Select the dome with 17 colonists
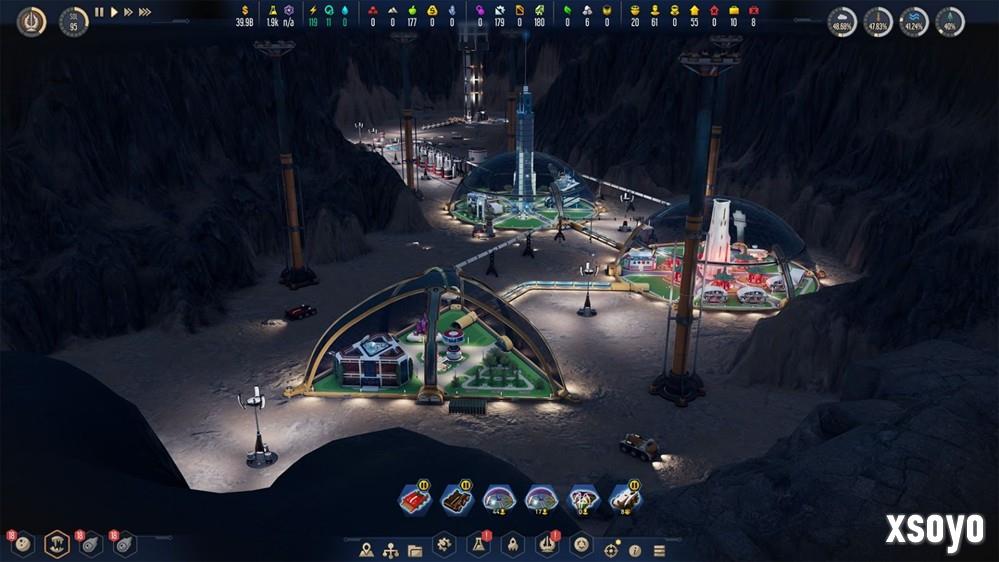 click(540, 499)
